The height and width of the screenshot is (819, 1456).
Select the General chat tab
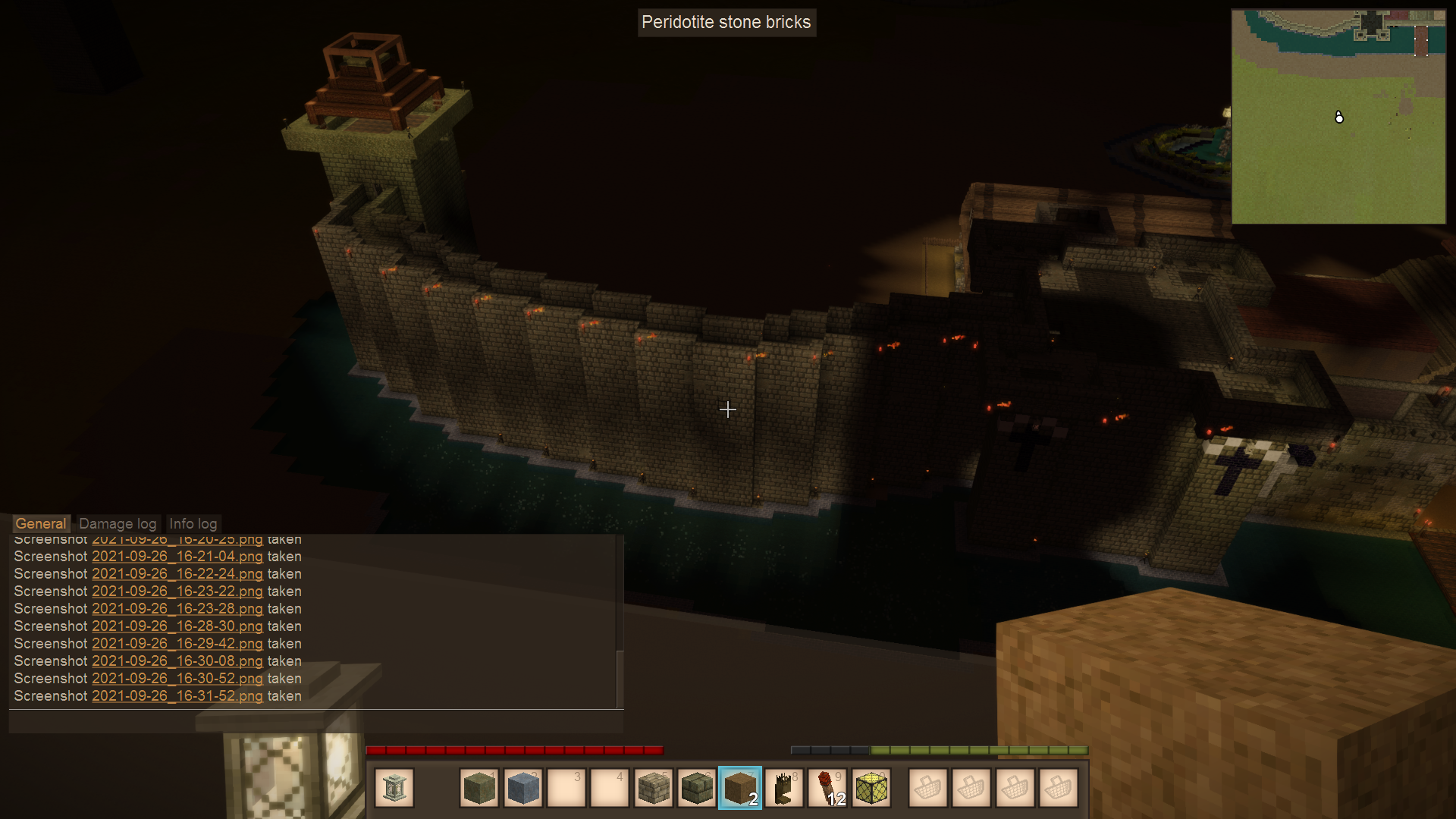[41, 524]
